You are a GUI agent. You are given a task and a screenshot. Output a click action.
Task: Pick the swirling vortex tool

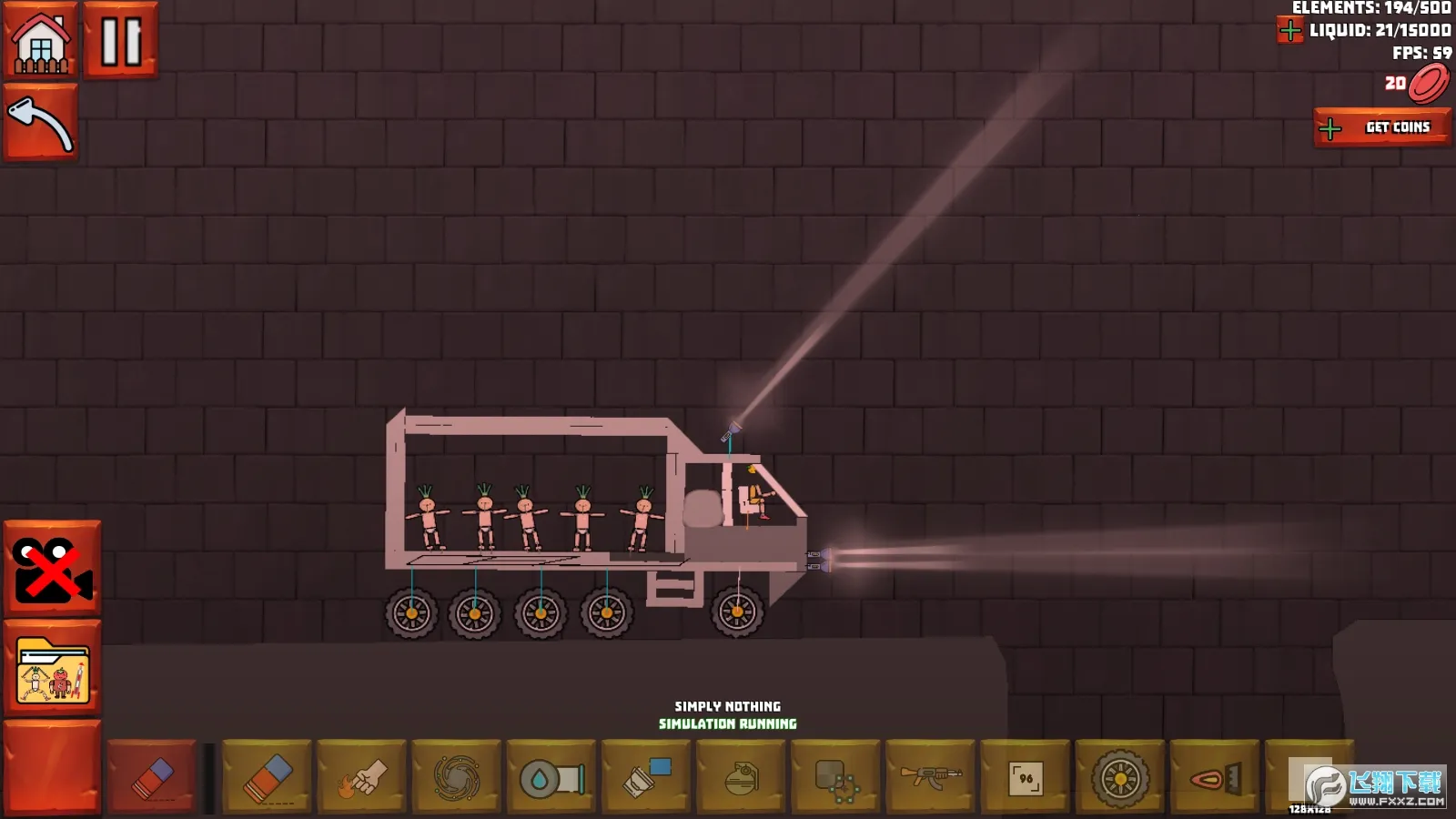[x=457, y=778]
